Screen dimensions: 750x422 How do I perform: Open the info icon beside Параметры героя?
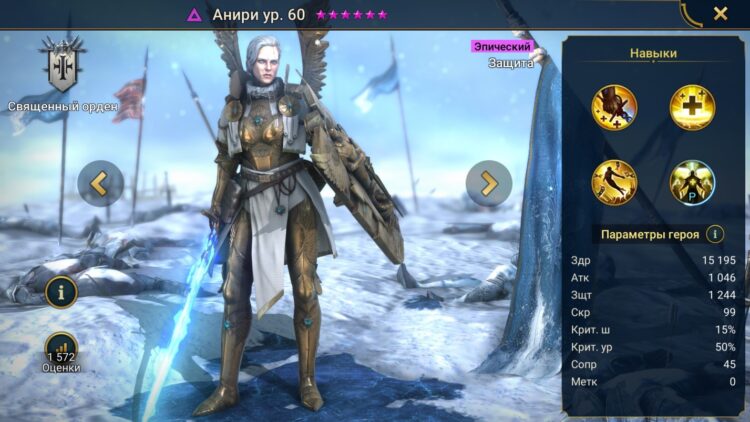pyautogui.click(x=715, y=234)
